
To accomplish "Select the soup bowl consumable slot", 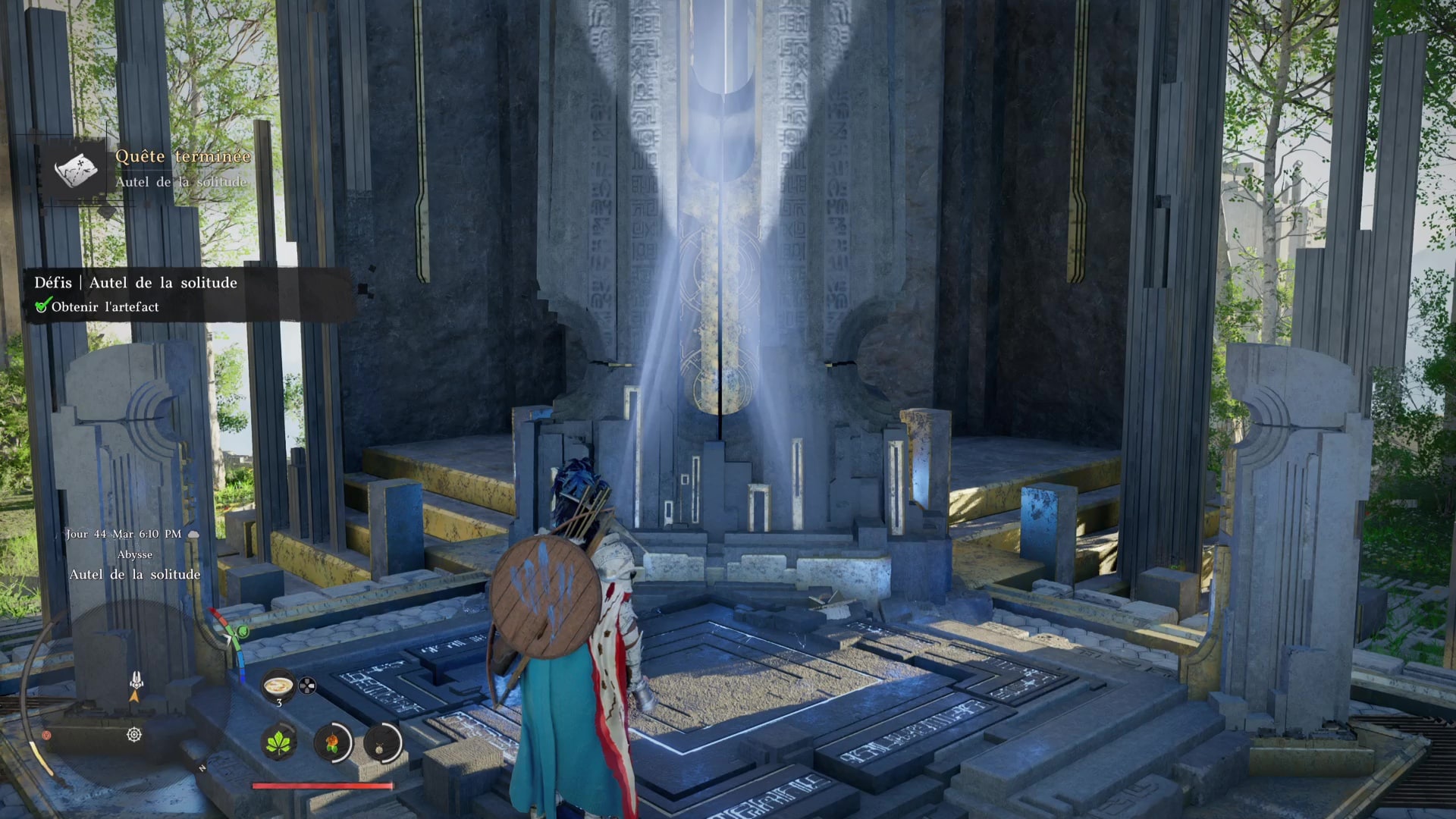I will tap(278, 685).
